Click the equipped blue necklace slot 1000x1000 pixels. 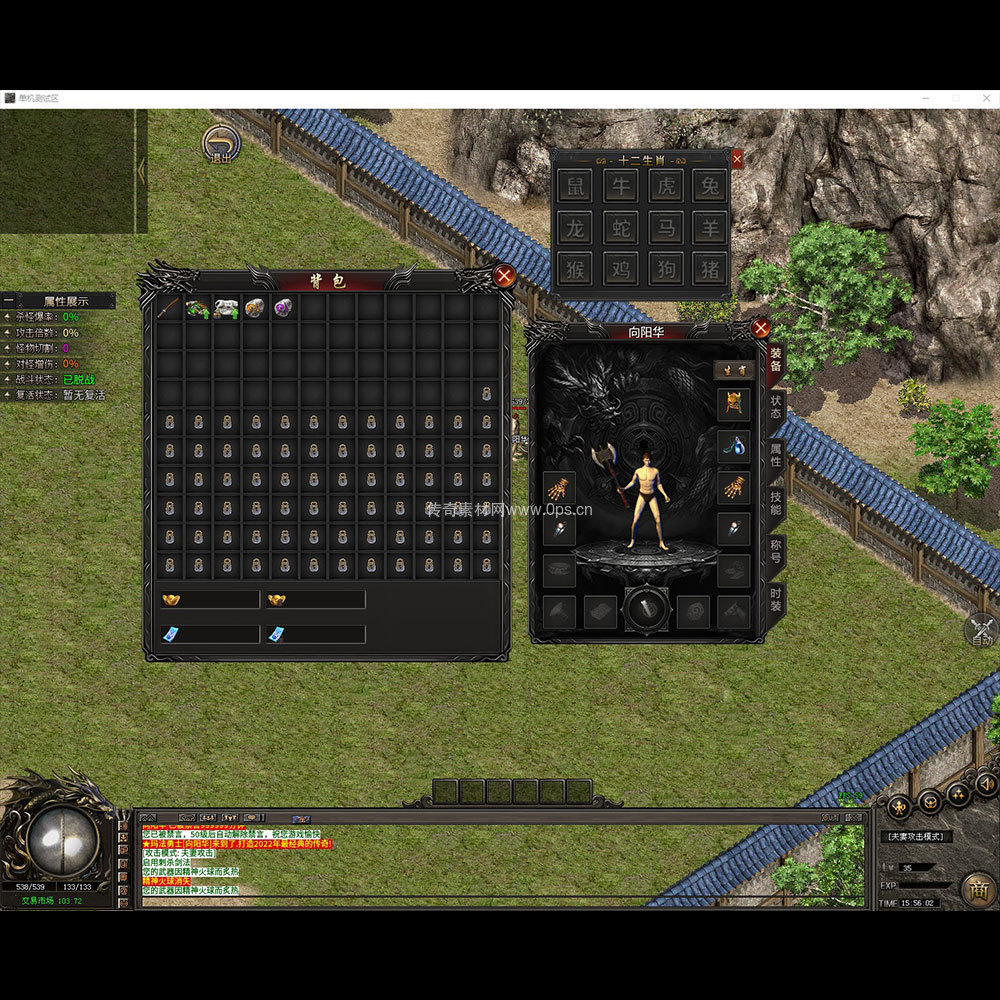click(x=734, y=446)
